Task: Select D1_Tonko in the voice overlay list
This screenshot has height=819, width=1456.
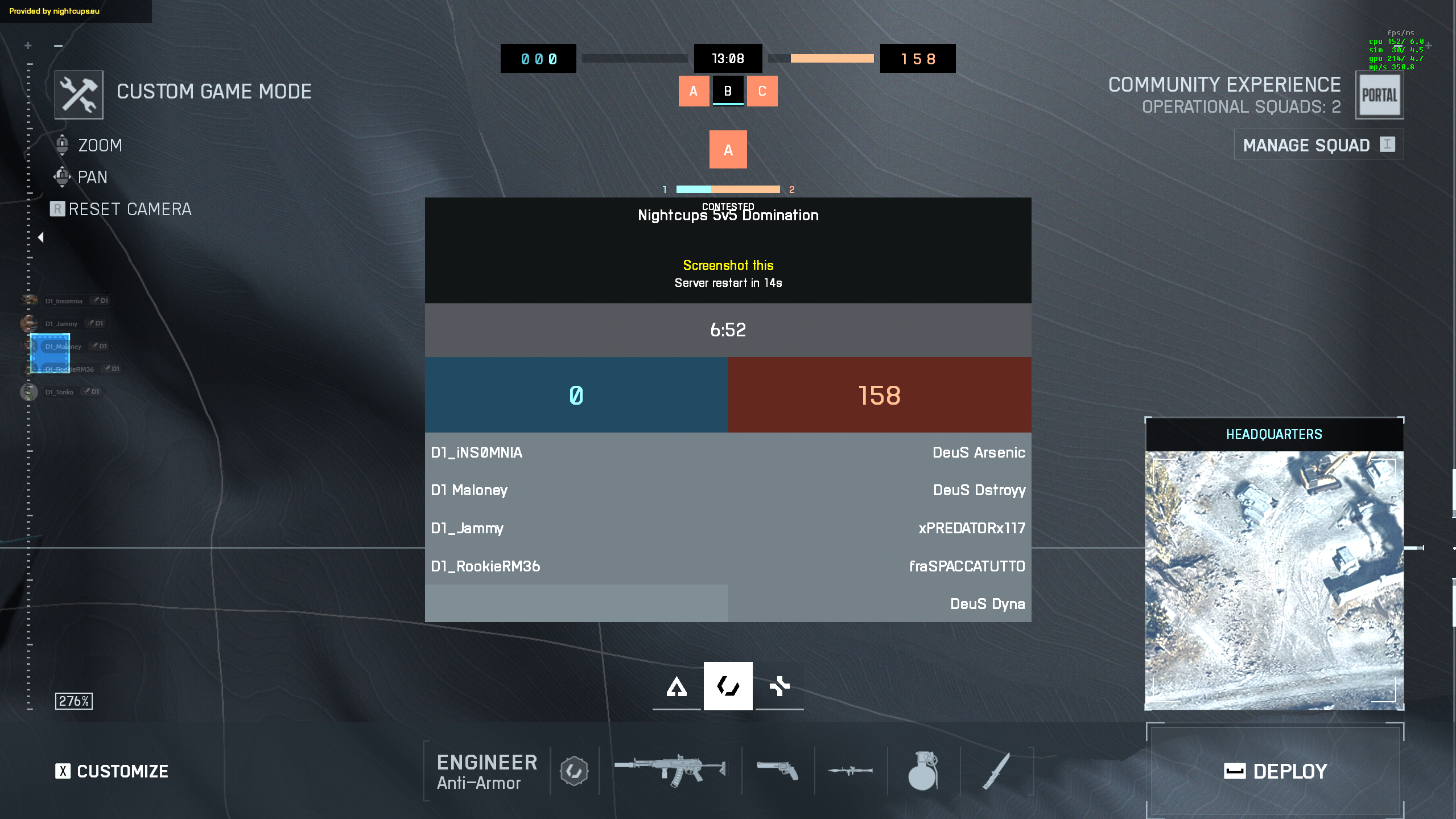Action: coord(59,392)
